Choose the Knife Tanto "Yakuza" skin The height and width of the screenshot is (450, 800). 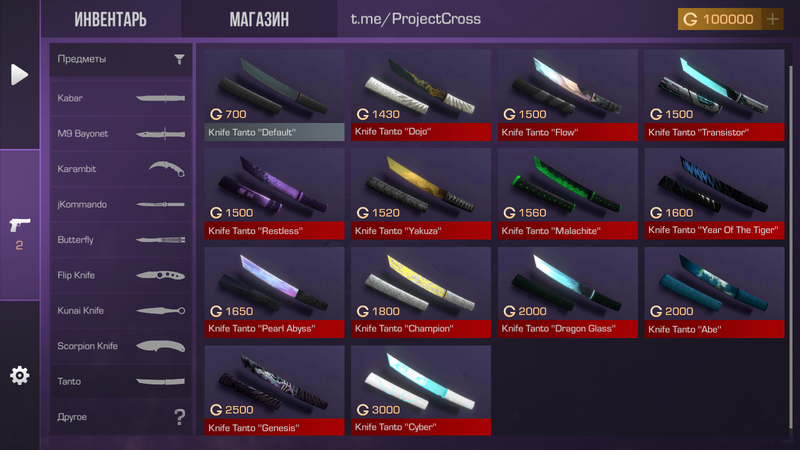pyautogui.click(x=421, y=193)
